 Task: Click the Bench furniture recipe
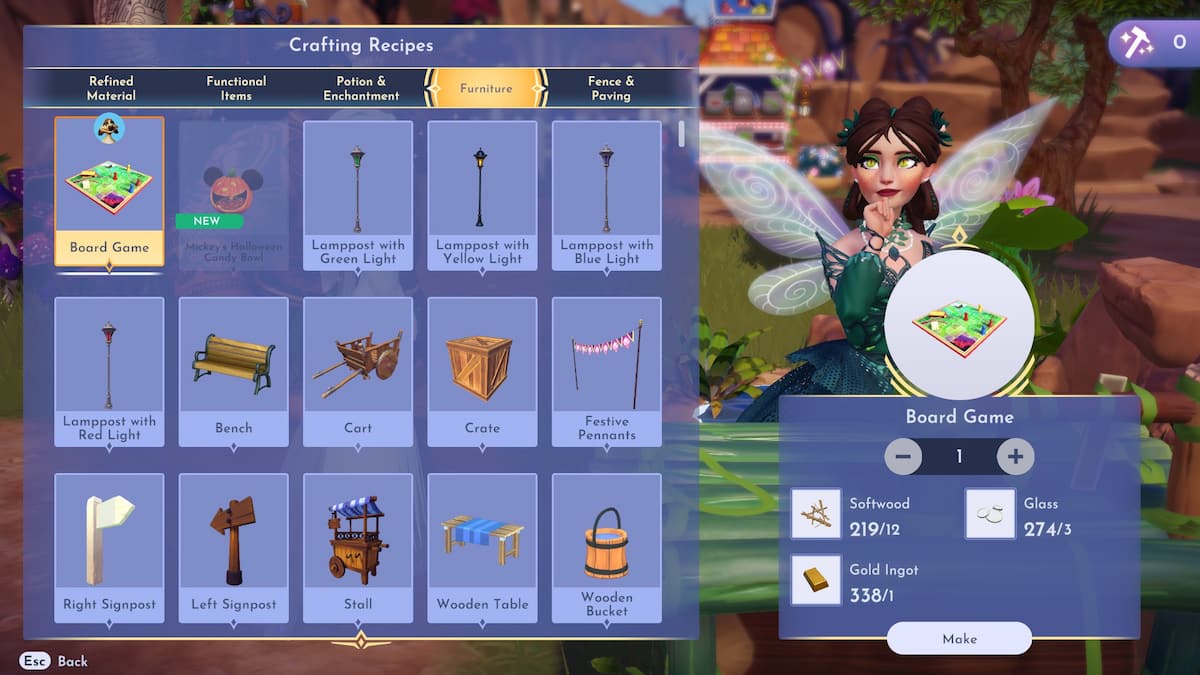point(234,371)
